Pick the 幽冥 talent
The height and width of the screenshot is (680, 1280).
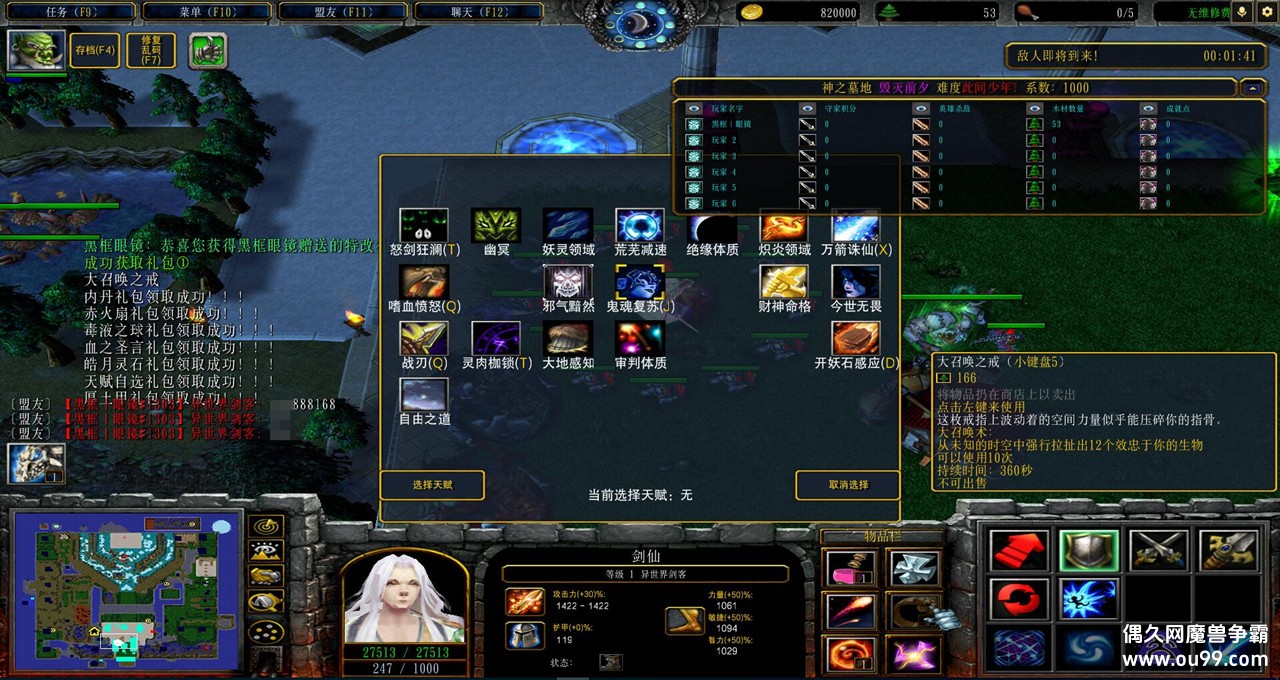(x=496, y=226)
